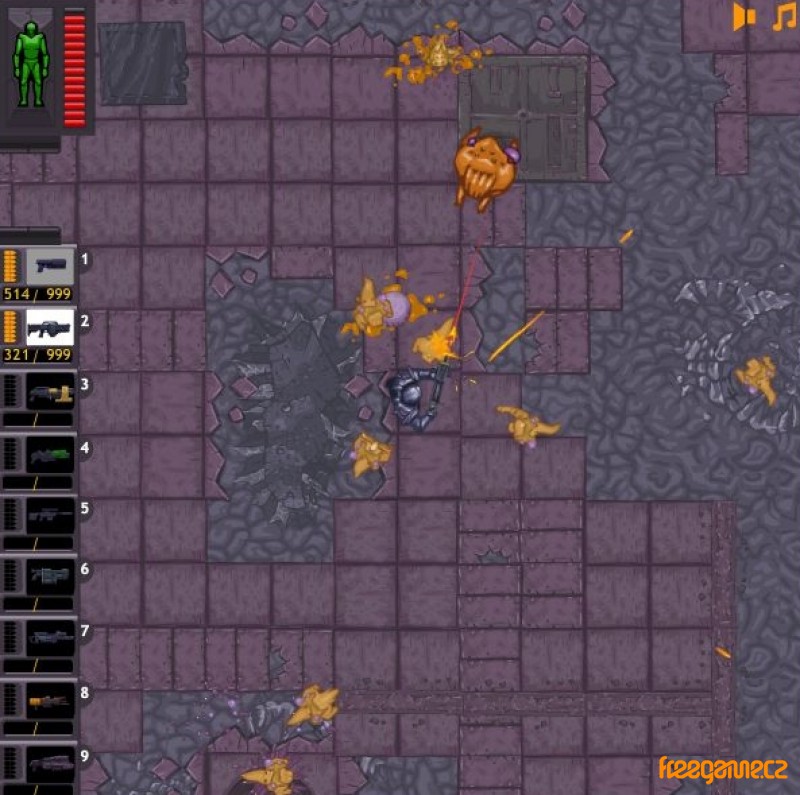Viewport: 800px width, 795px height.
Task: Select the pistol in weapon slot 1
Action: [50, 265]
